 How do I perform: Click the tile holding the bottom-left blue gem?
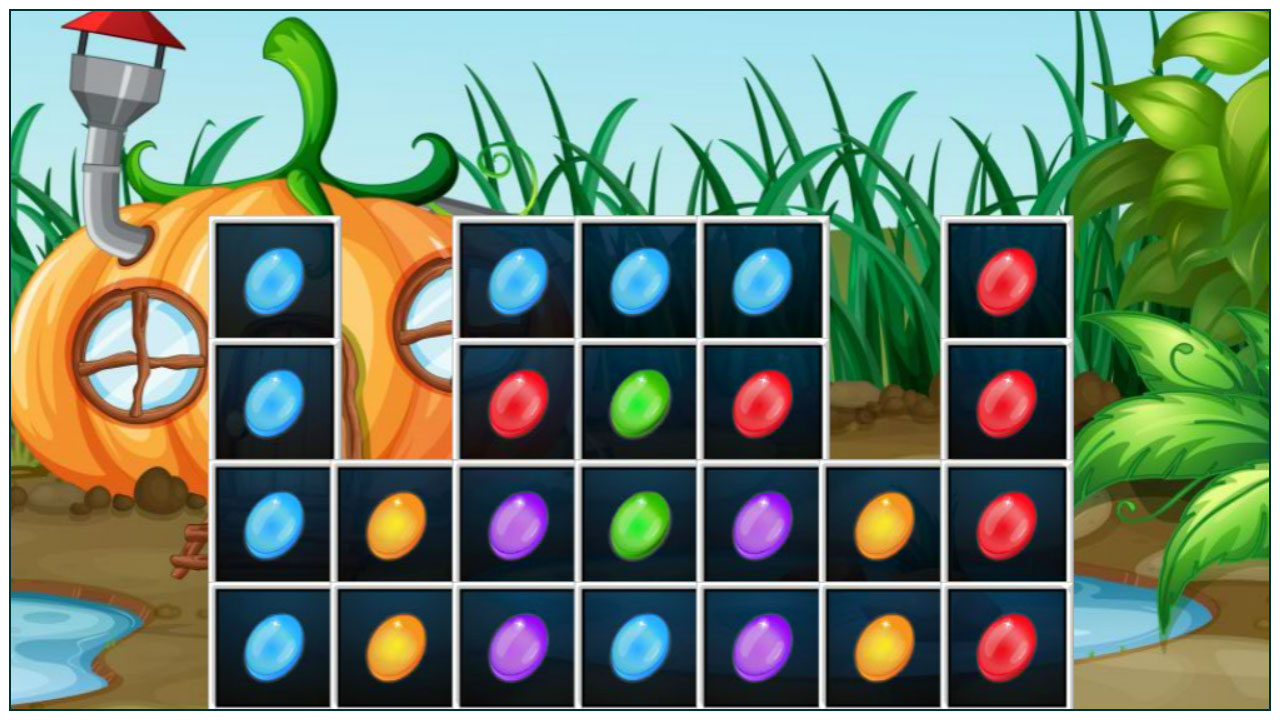[x=275, y=645]
